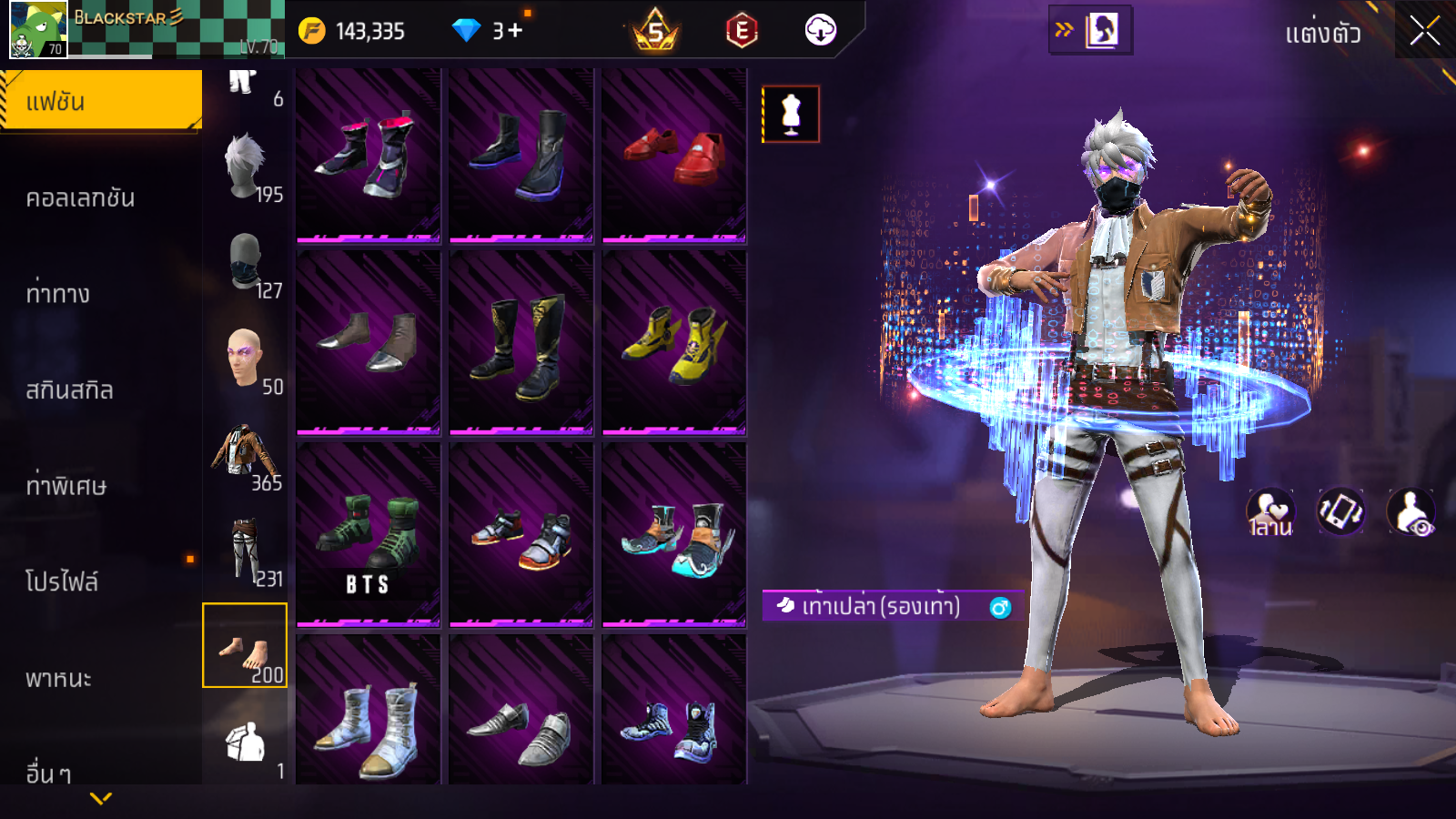Screen dimensions: 1456x819
Task: Select the green BTS boots
Action: pos(369,535)
